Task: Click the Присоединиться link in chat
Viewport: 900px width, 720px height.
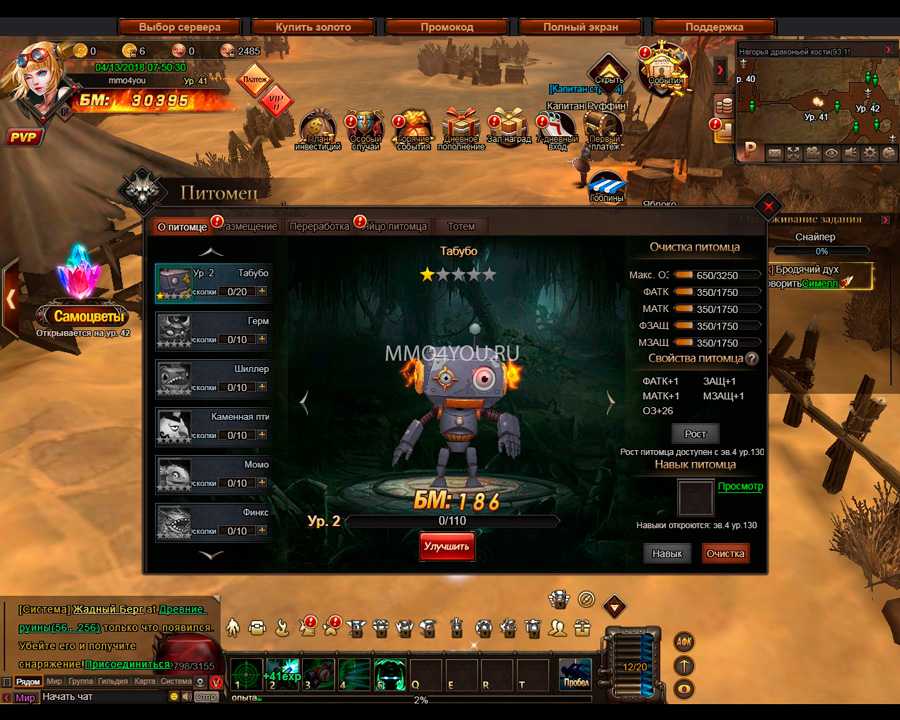Action: click(127, 662)
